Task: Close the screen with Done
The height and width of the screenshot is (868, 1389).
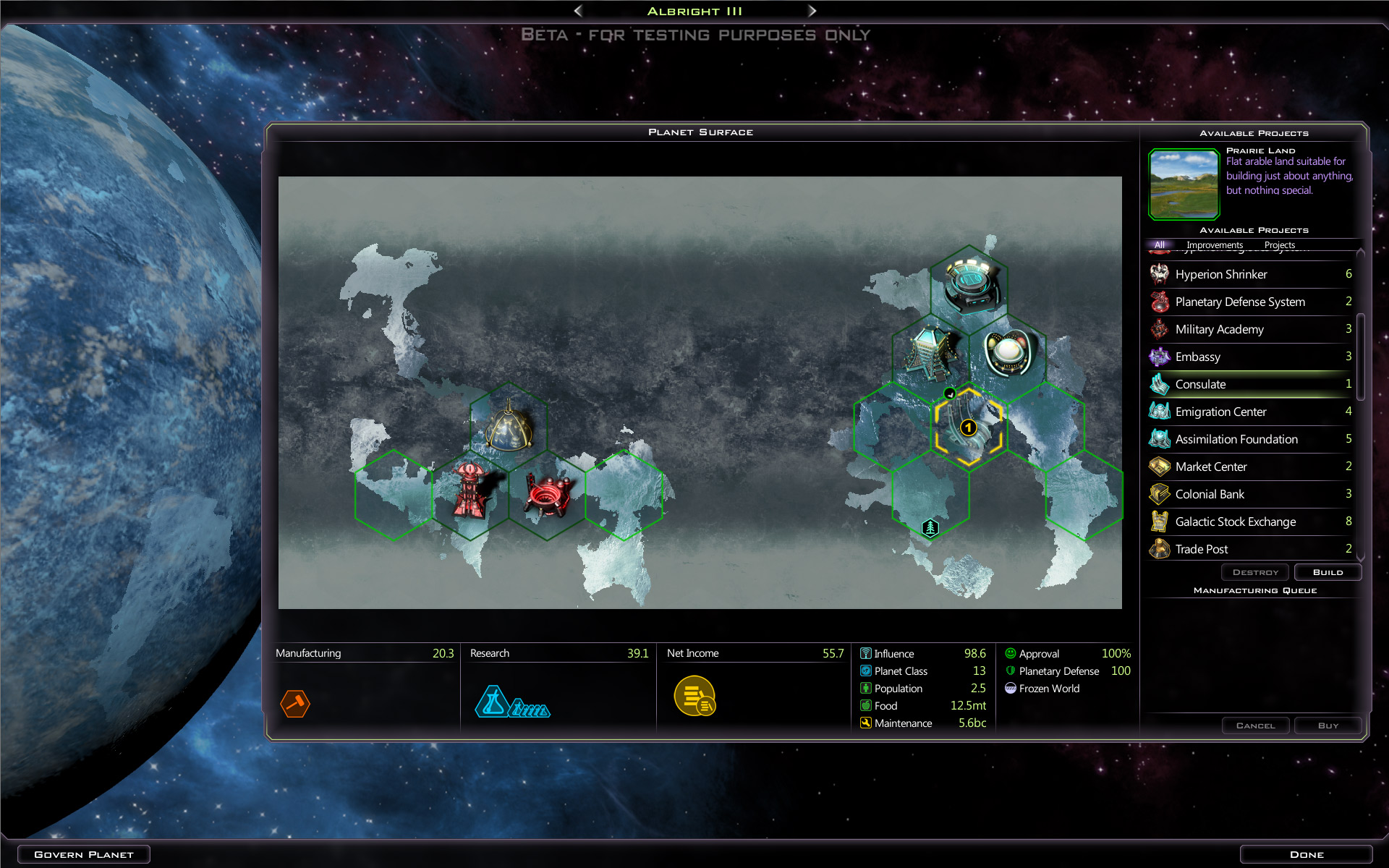Action: [1306, 854]
